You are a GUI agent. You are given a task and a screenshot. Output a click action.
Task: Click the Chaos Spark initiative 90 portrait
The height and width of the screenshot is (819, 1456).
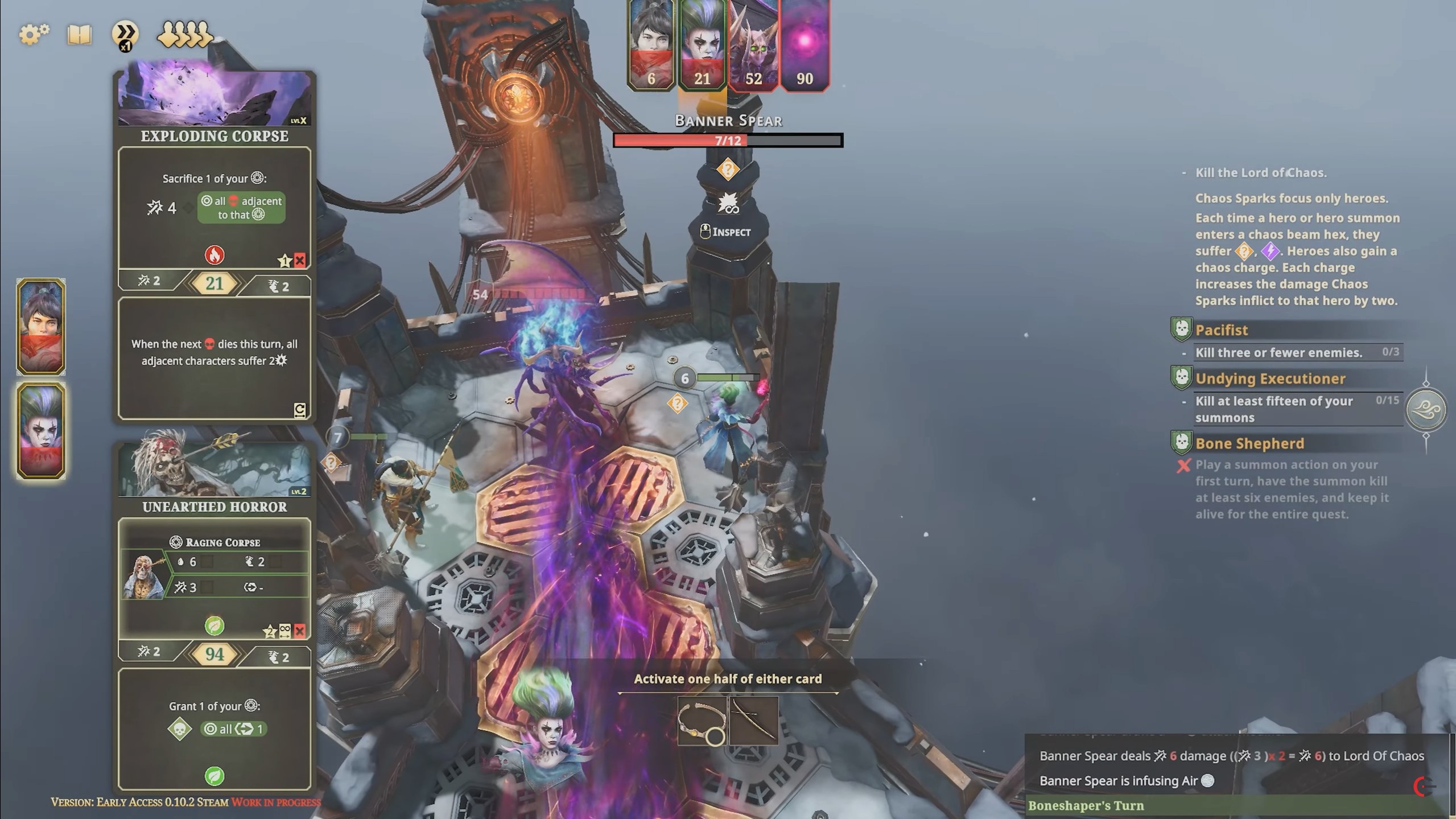pos(805,44)
